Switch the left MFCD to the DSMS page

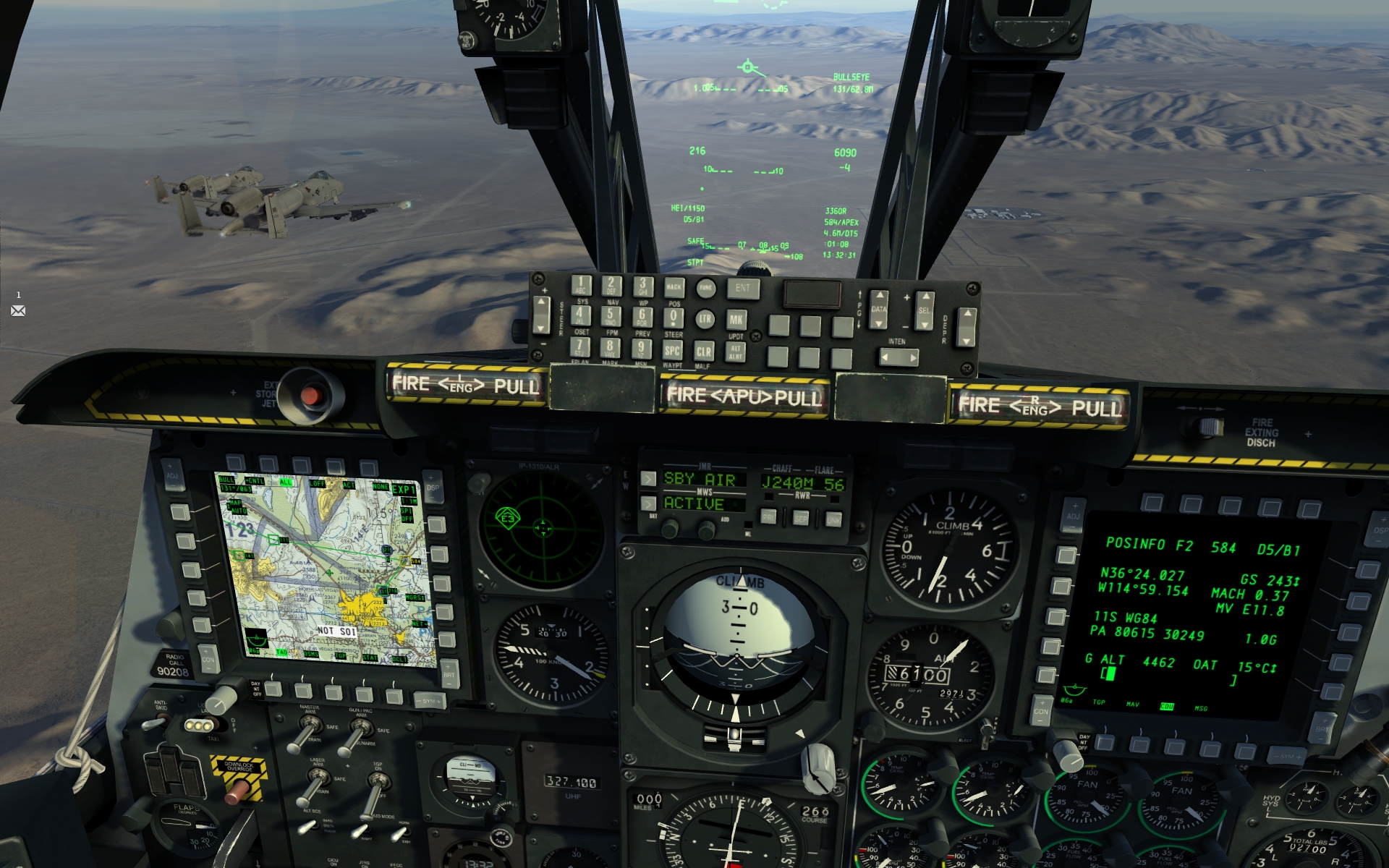pyautogui.click(x=304, y=689)
